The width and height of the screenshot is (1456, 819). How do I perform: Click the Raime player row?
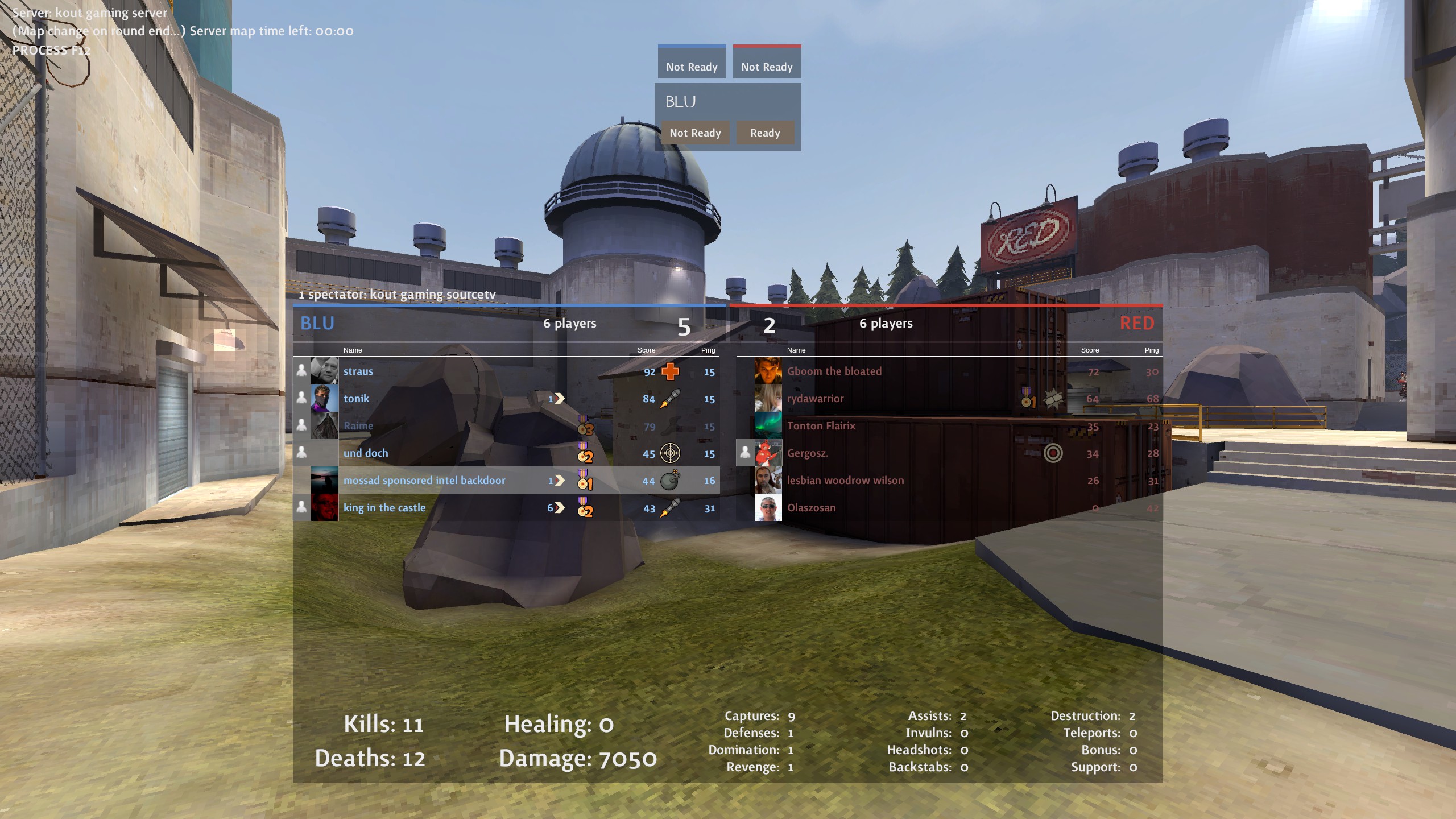(358, 426)
